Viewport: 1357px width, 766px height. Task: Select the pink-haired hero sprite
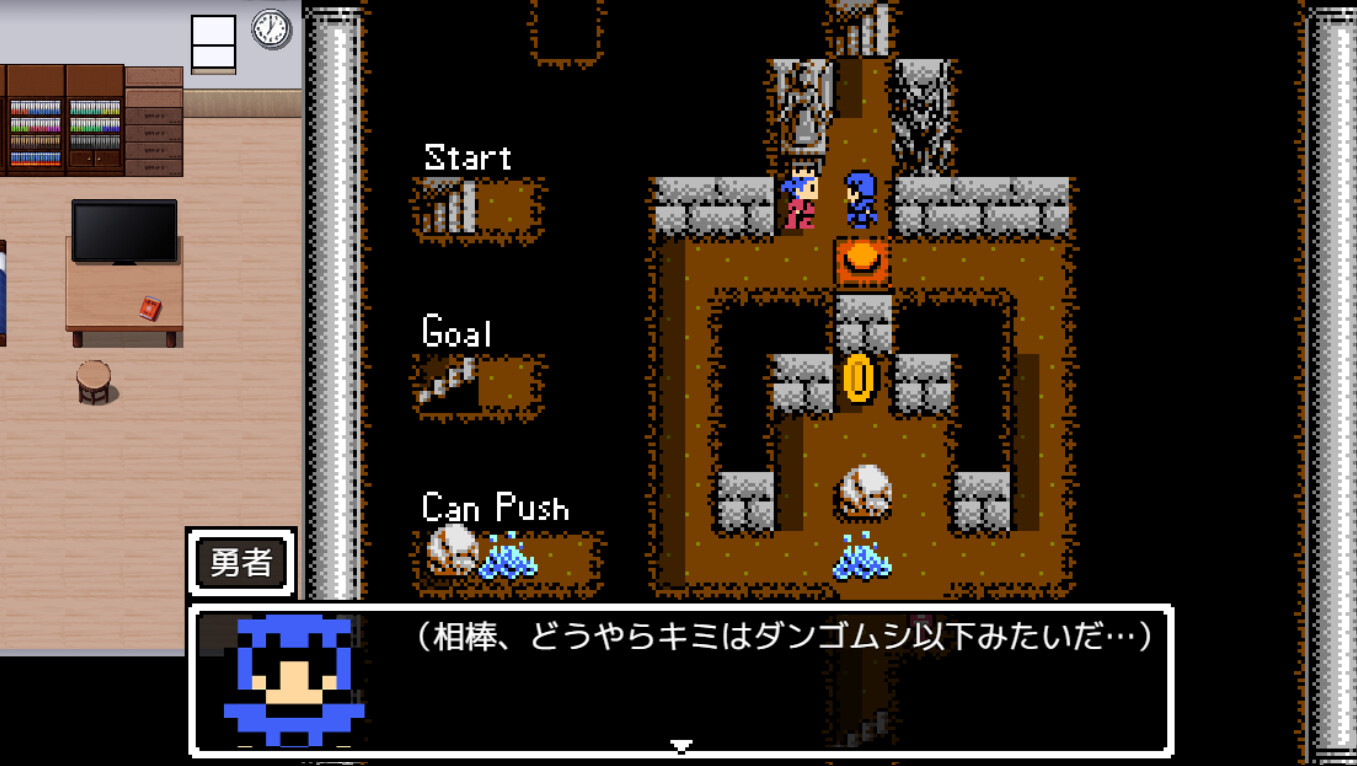coord(801,200)
